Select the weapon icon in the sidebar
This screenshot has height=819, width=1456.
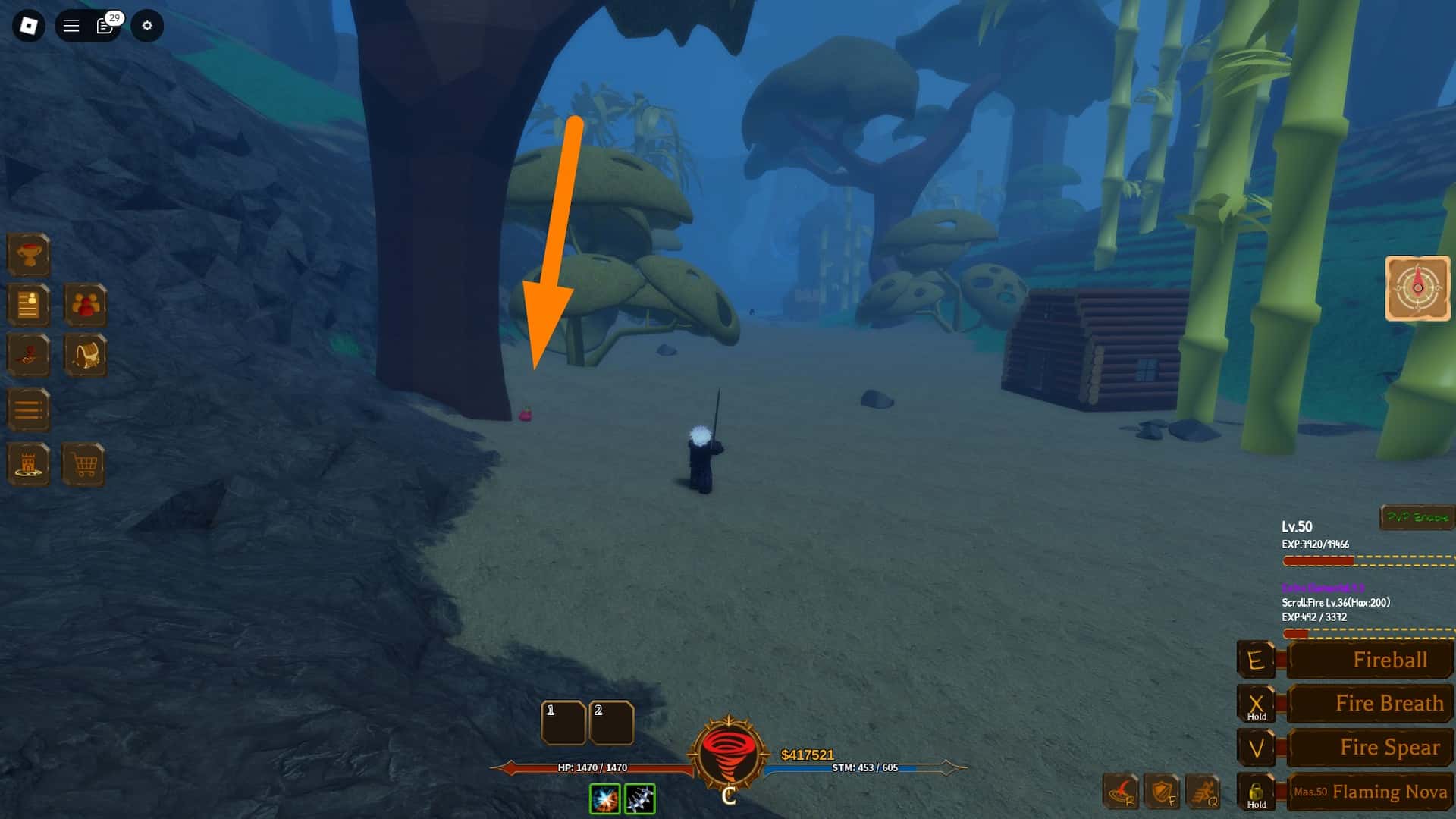point(28,355)
